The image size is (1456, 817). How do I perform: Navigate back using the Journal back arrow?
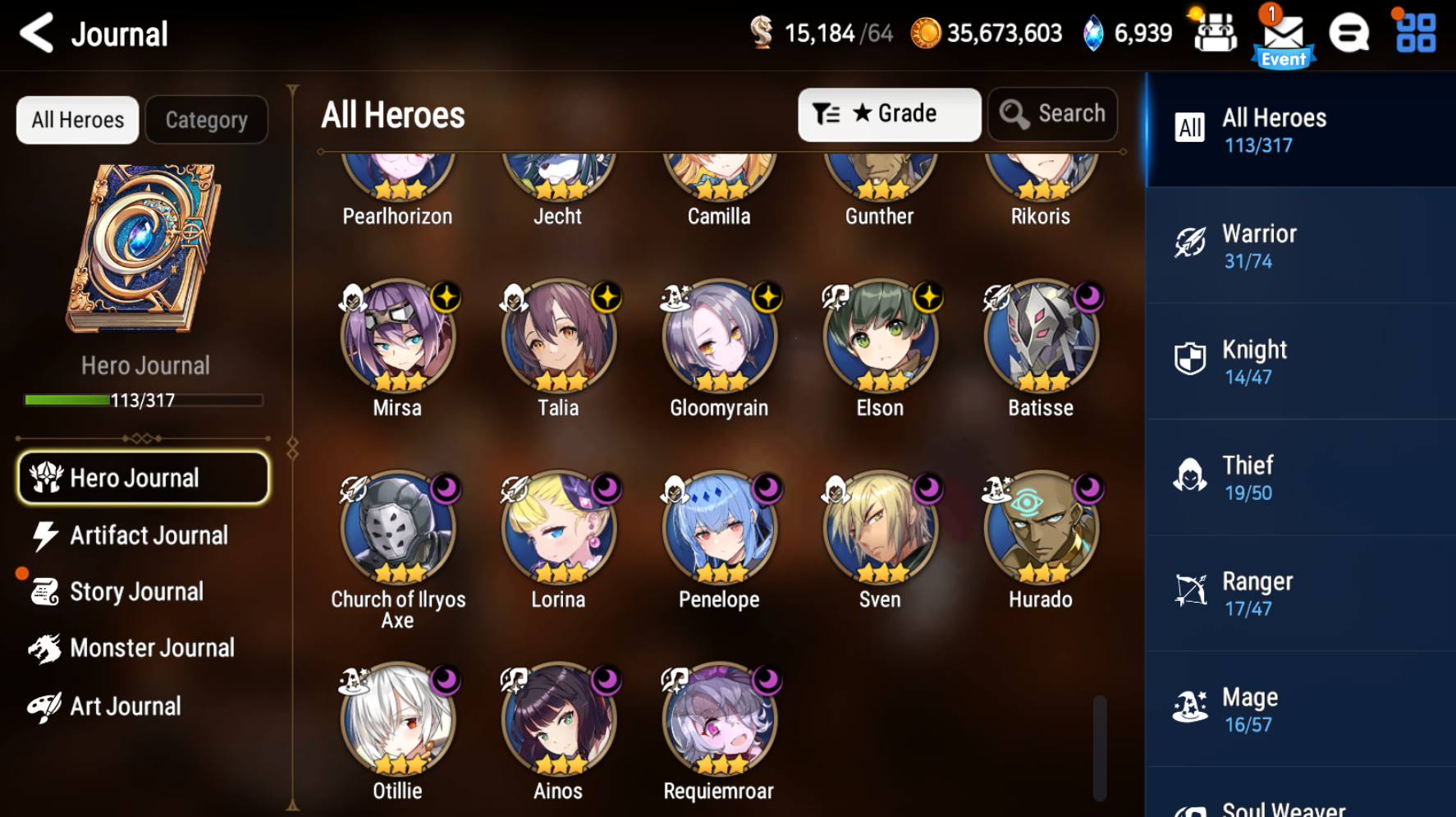[x=35, y=33]
